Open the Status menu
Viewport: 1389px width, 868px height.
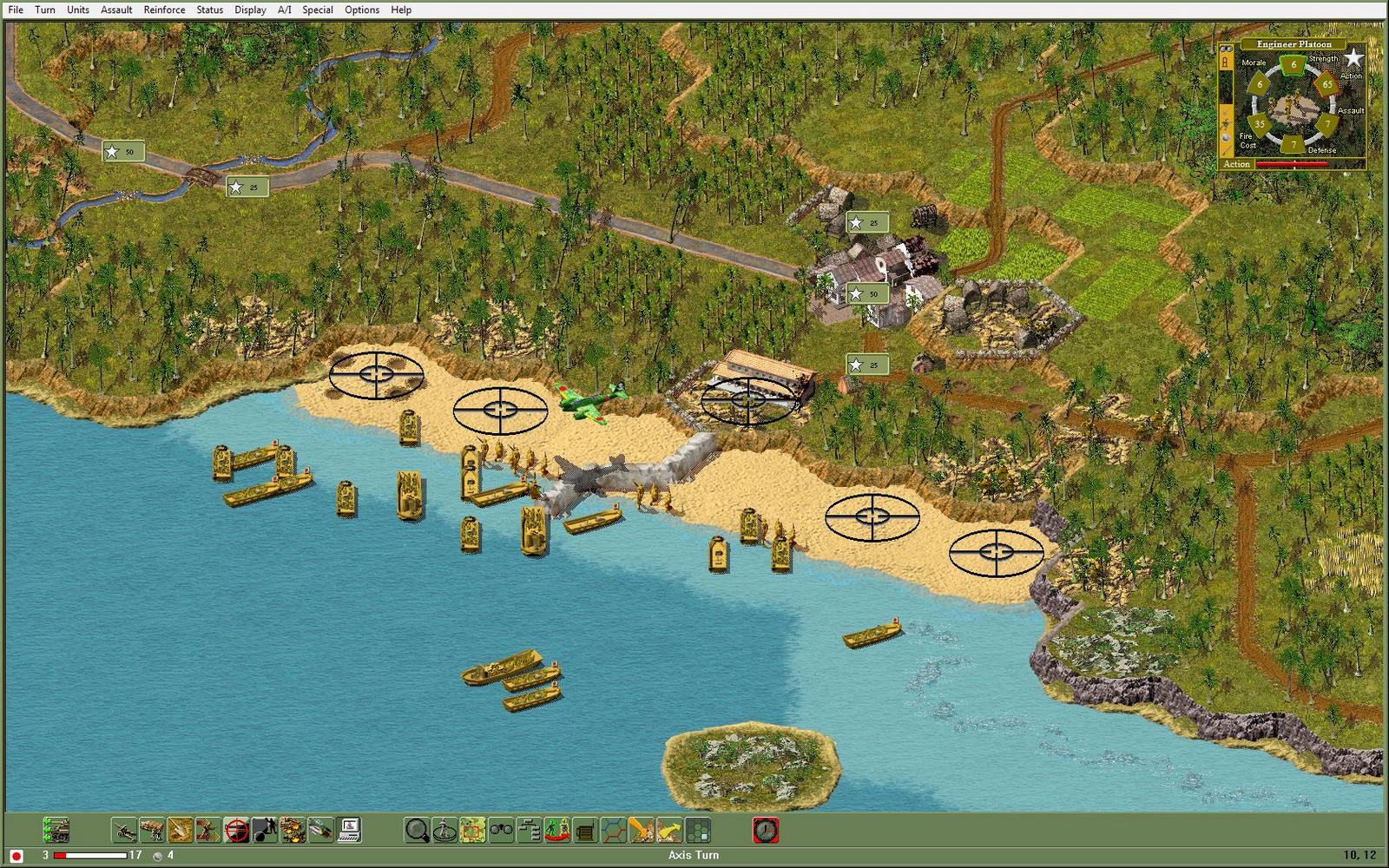coord(209,10)
